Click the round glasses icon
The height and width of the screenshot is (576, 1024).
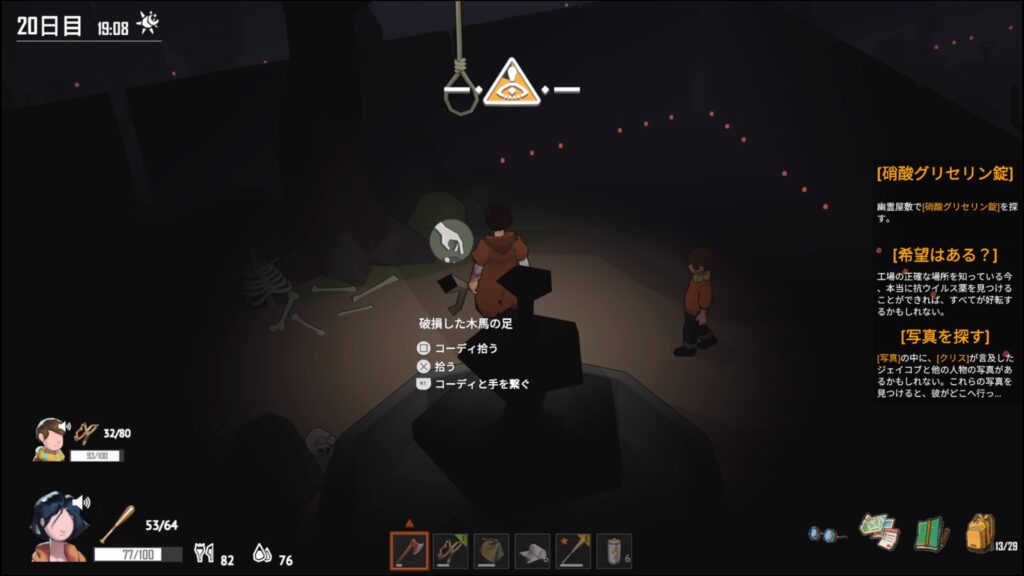[827, 534]
